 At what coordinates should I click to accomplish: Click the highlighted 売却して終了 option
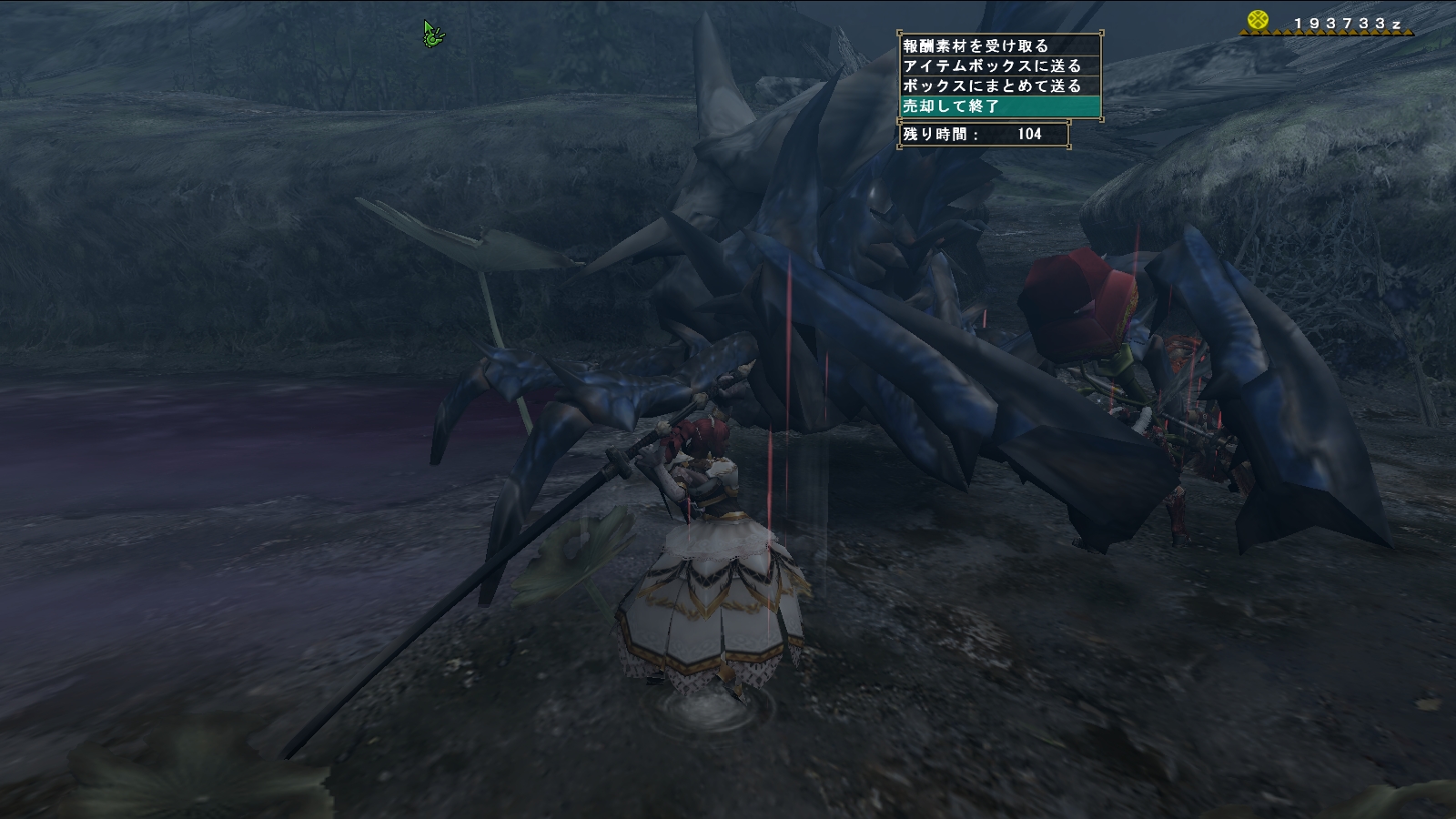[998, 106]
